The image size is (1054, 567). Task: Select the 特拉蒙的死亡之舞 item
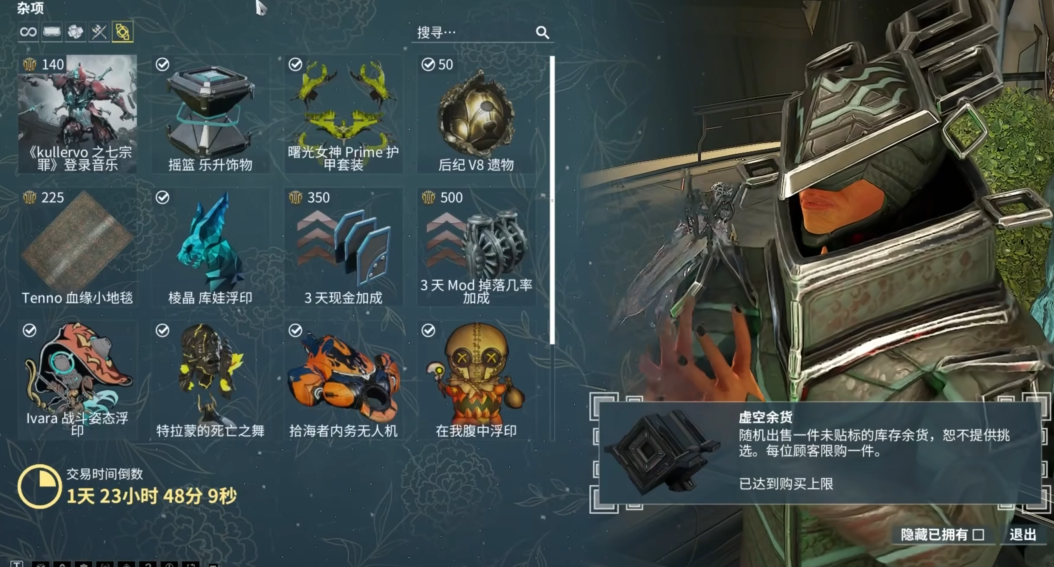coord(210,380)
